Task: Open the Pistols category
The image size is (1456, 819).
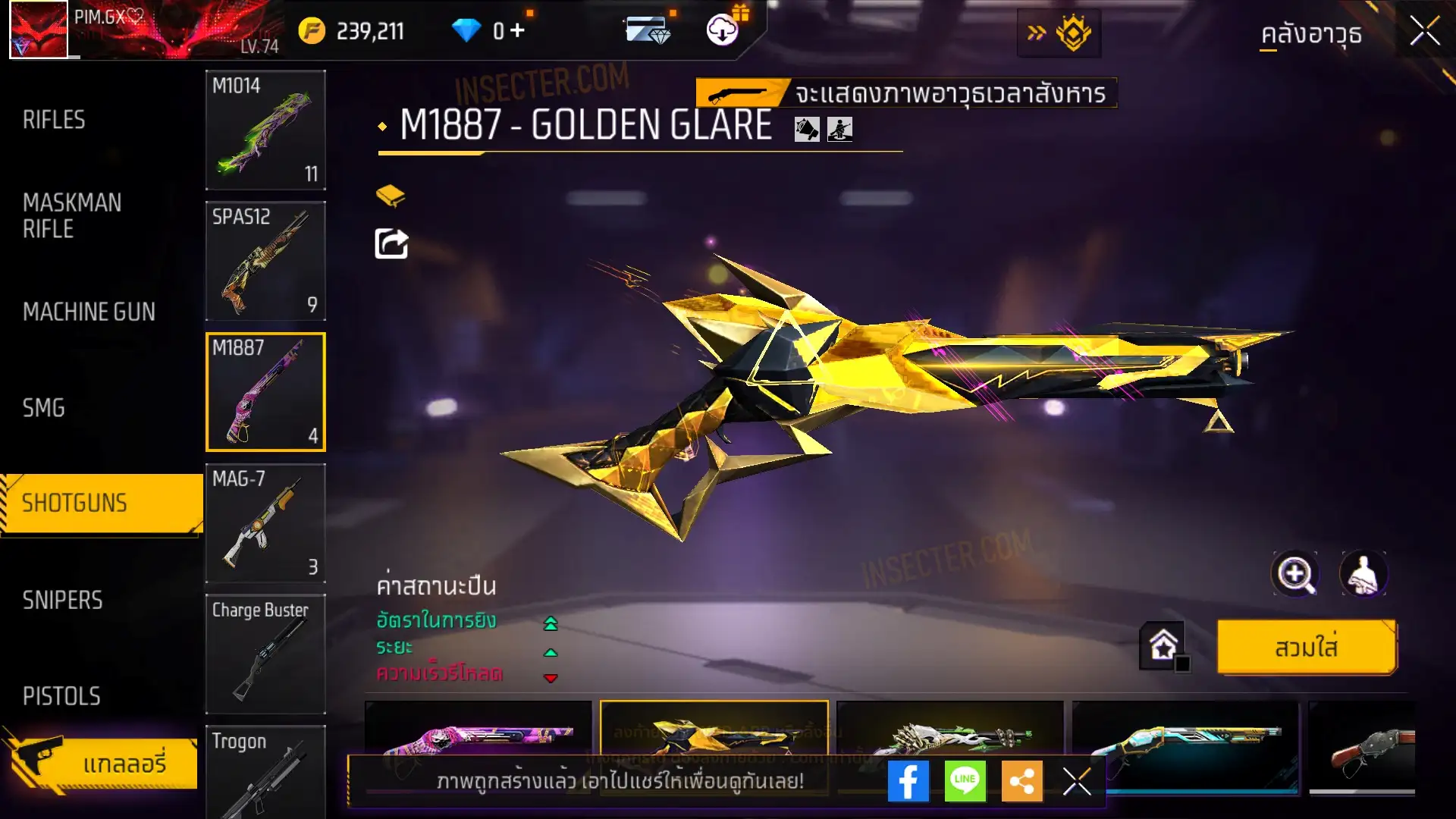Action: [x=61, y=696]
